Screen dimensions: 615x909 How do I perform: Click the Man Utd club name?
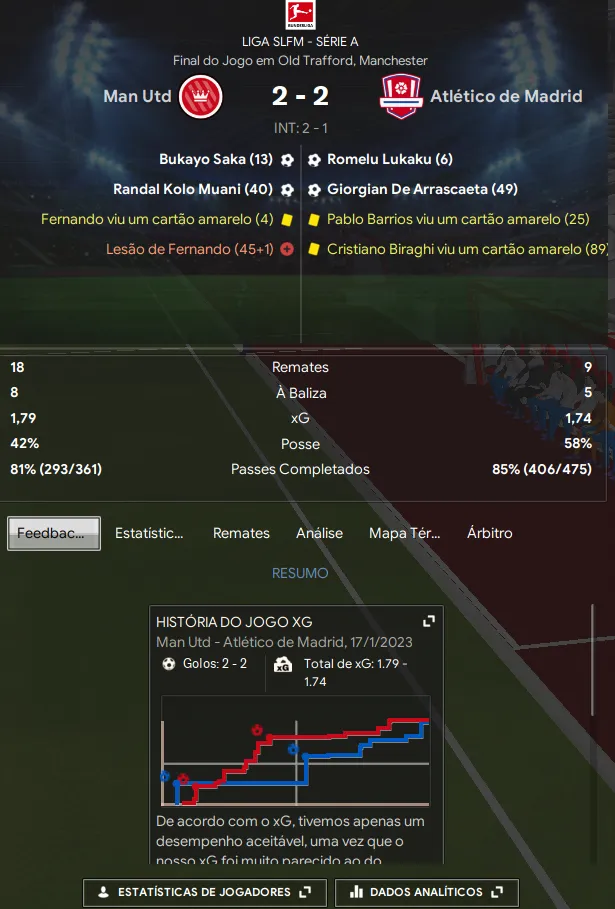click(x=137, y=97)
